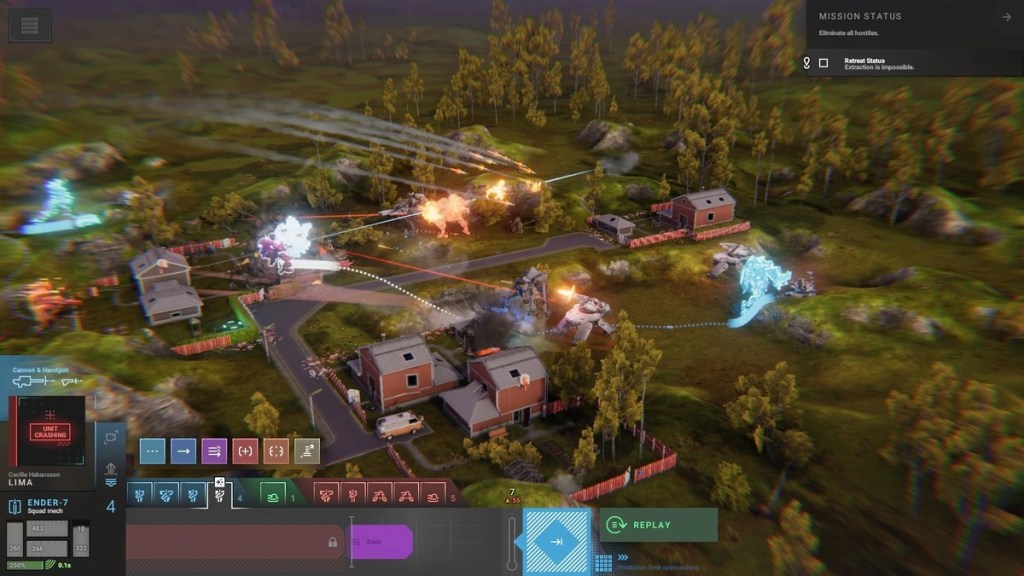This screenshot has width=1024, height=576.
Task: Toggle the camera focus icon beside the portrait
Action: point(110,438)
